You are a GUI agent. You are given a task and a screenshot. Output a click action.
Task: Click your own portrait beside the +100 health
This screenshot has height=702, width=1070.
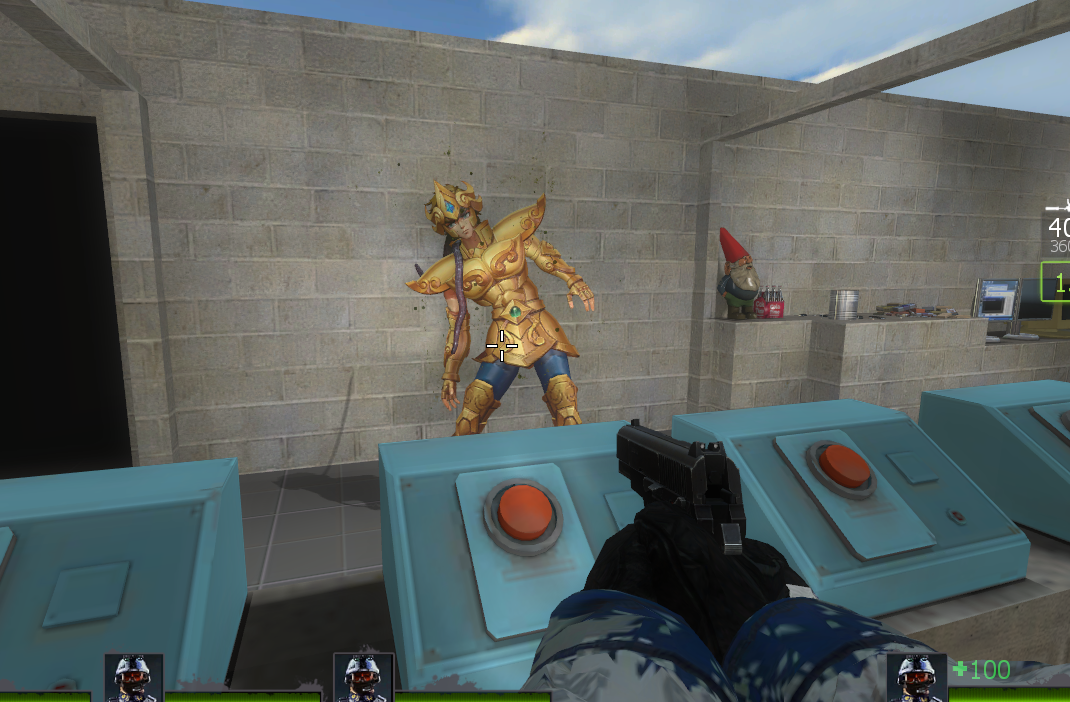916,676
